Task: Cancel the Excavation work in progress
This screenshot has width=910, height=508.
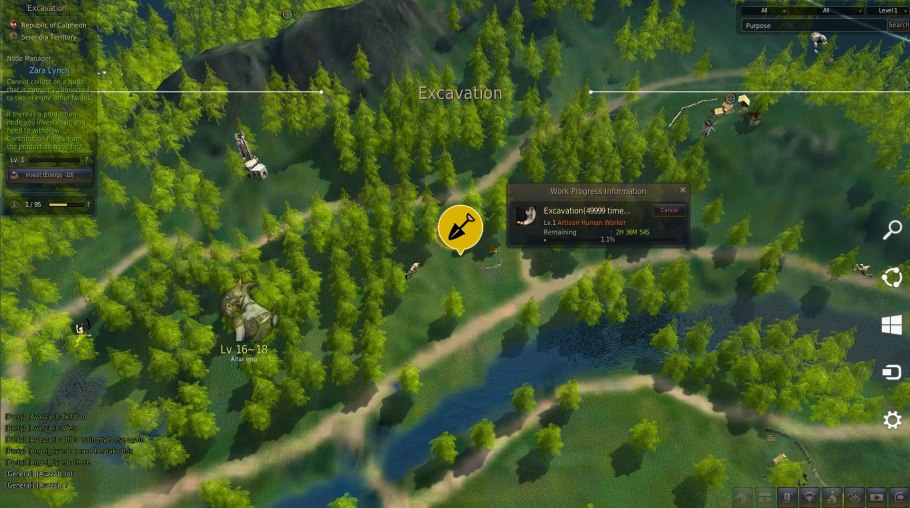Action: coord(669,210)
